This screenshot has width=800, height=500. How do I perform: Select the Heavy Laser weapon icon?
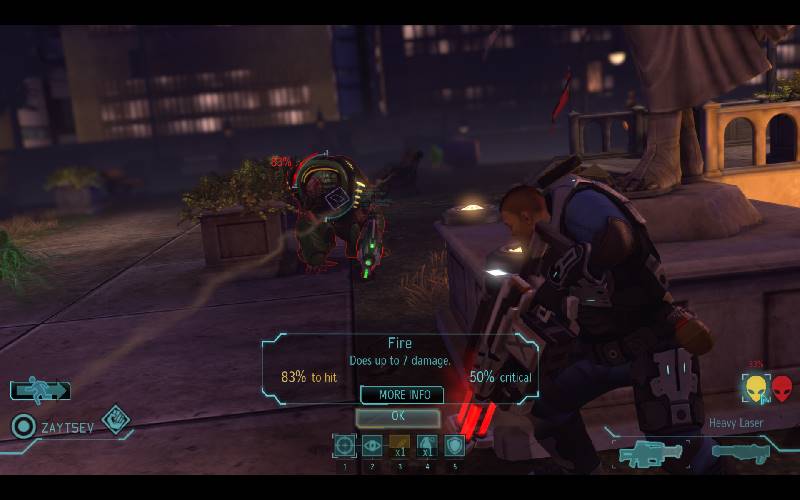tap(651, 454)
